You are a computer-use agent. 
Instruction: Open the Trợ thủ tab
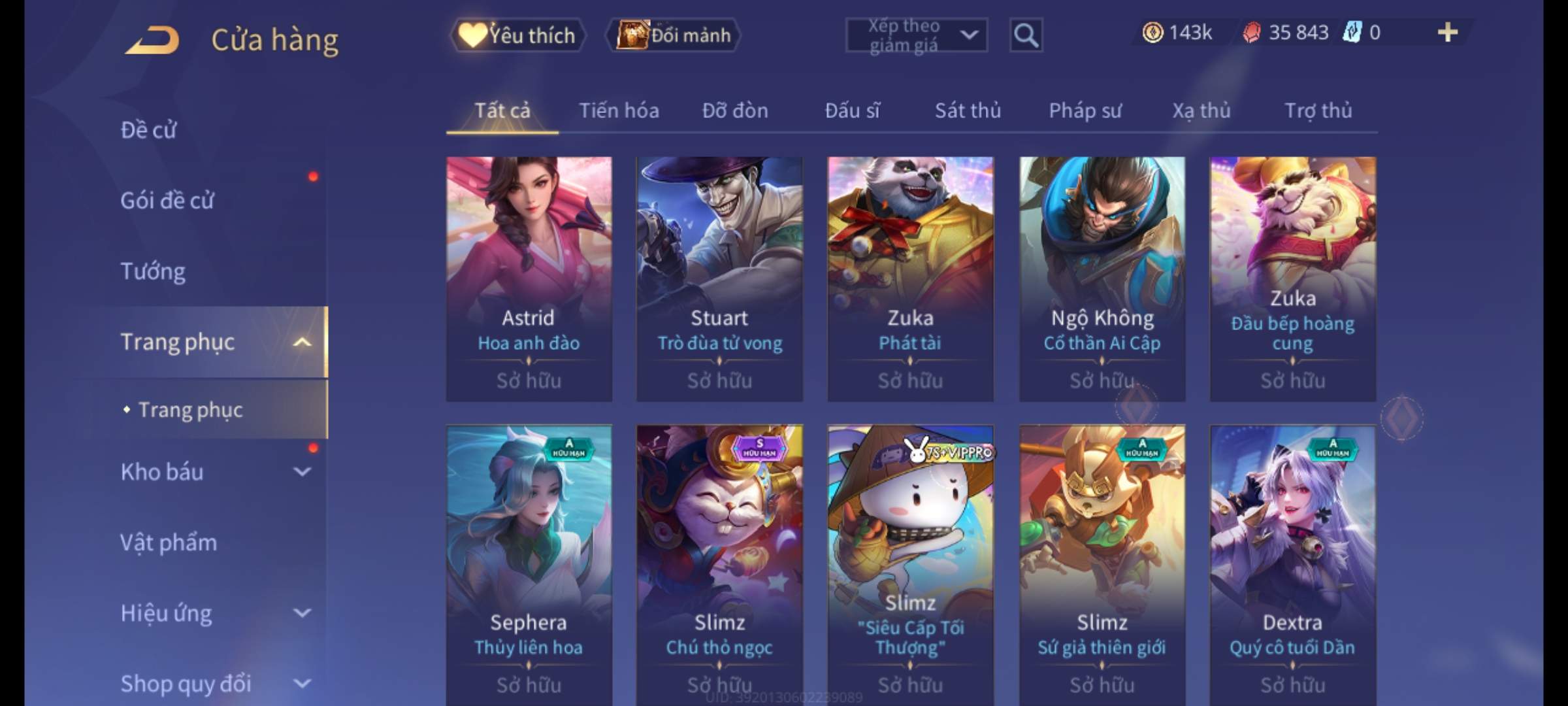(x=1318, y=111)
